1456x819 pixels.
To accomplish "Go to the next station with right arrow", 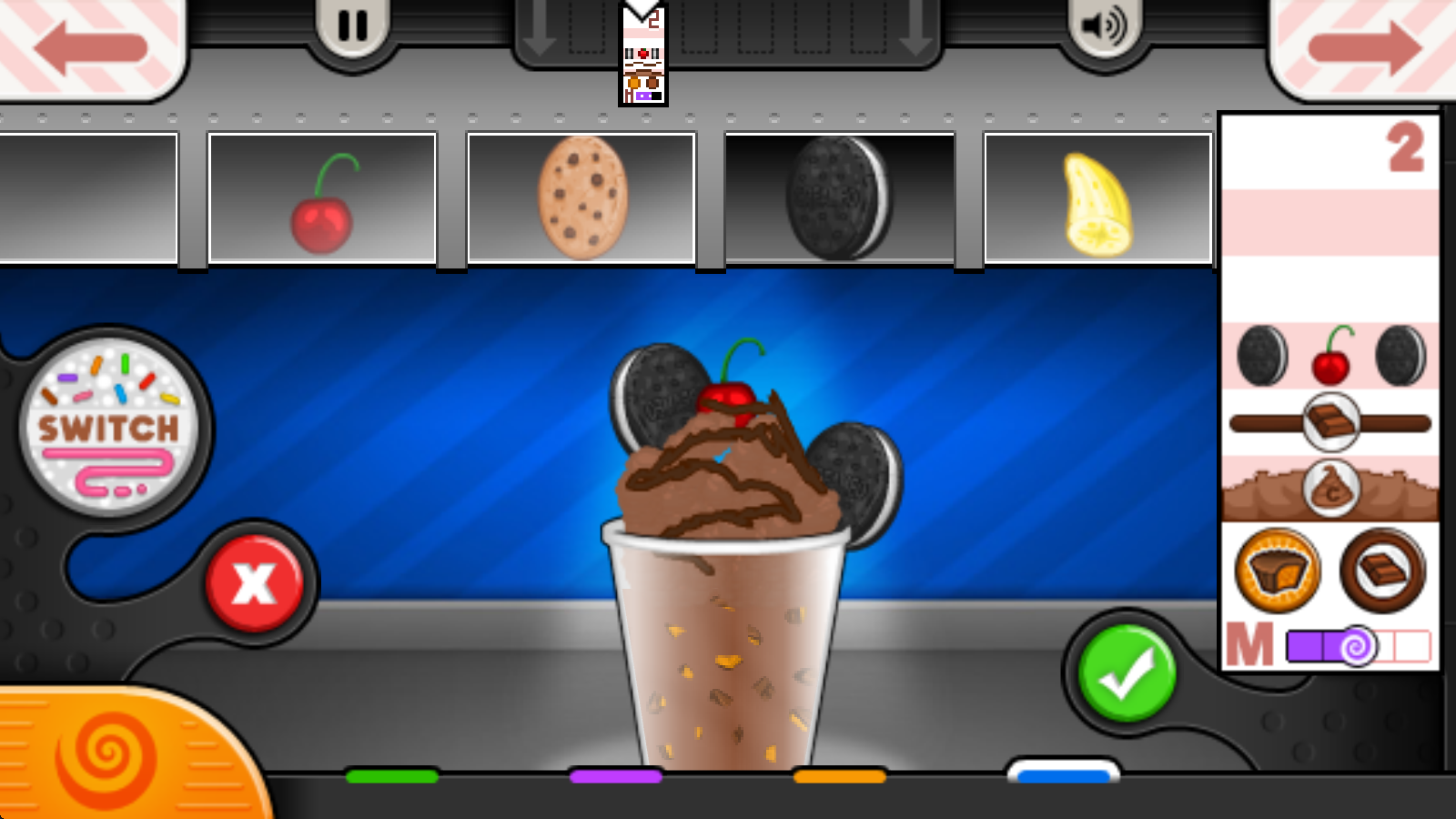I will (1365, 45).
